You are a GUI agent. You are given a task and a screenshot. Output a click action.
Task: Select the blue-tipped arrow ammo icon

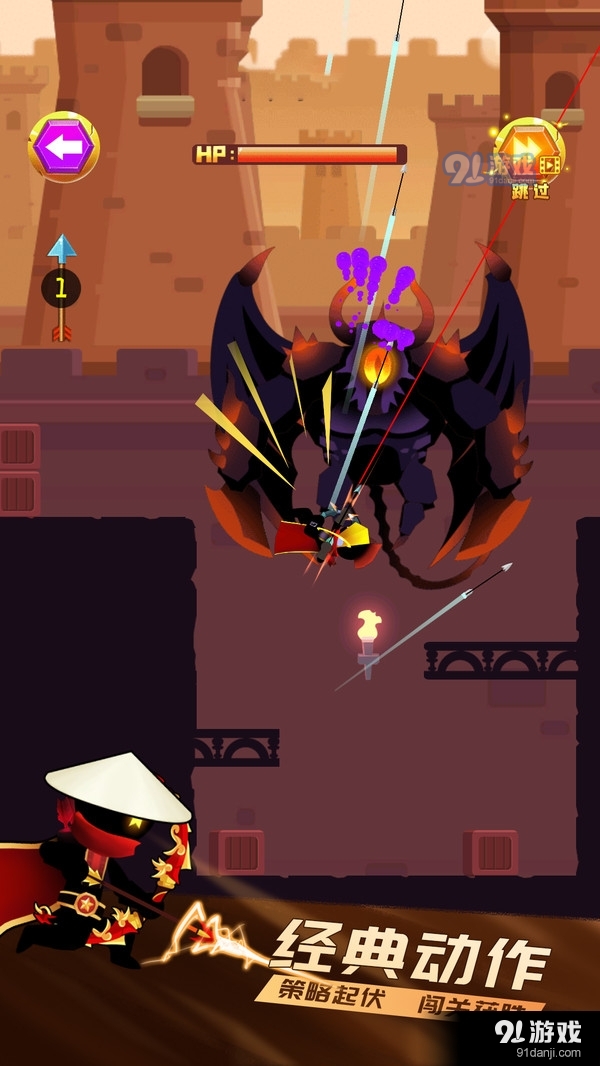pos(62,288)
